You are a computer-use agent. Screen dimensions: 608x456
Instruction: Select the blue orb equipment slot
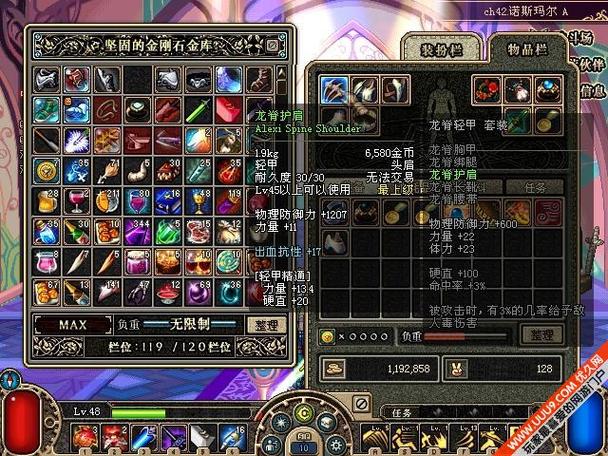[546, 90]
